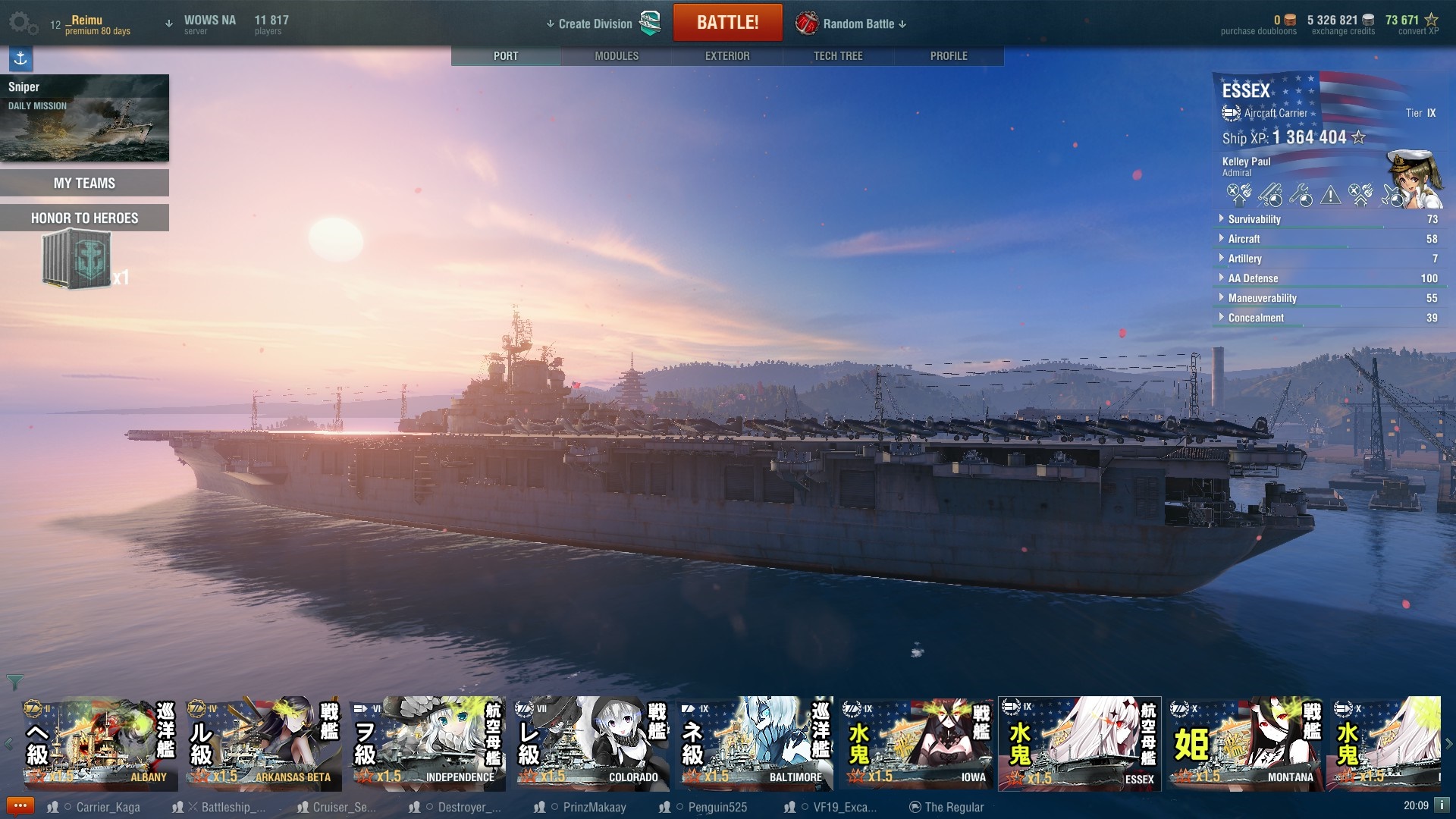The width and height of the screenshot is (1456, 819).
Task: Open the ship carousel filter funnel
Action: 14,682
